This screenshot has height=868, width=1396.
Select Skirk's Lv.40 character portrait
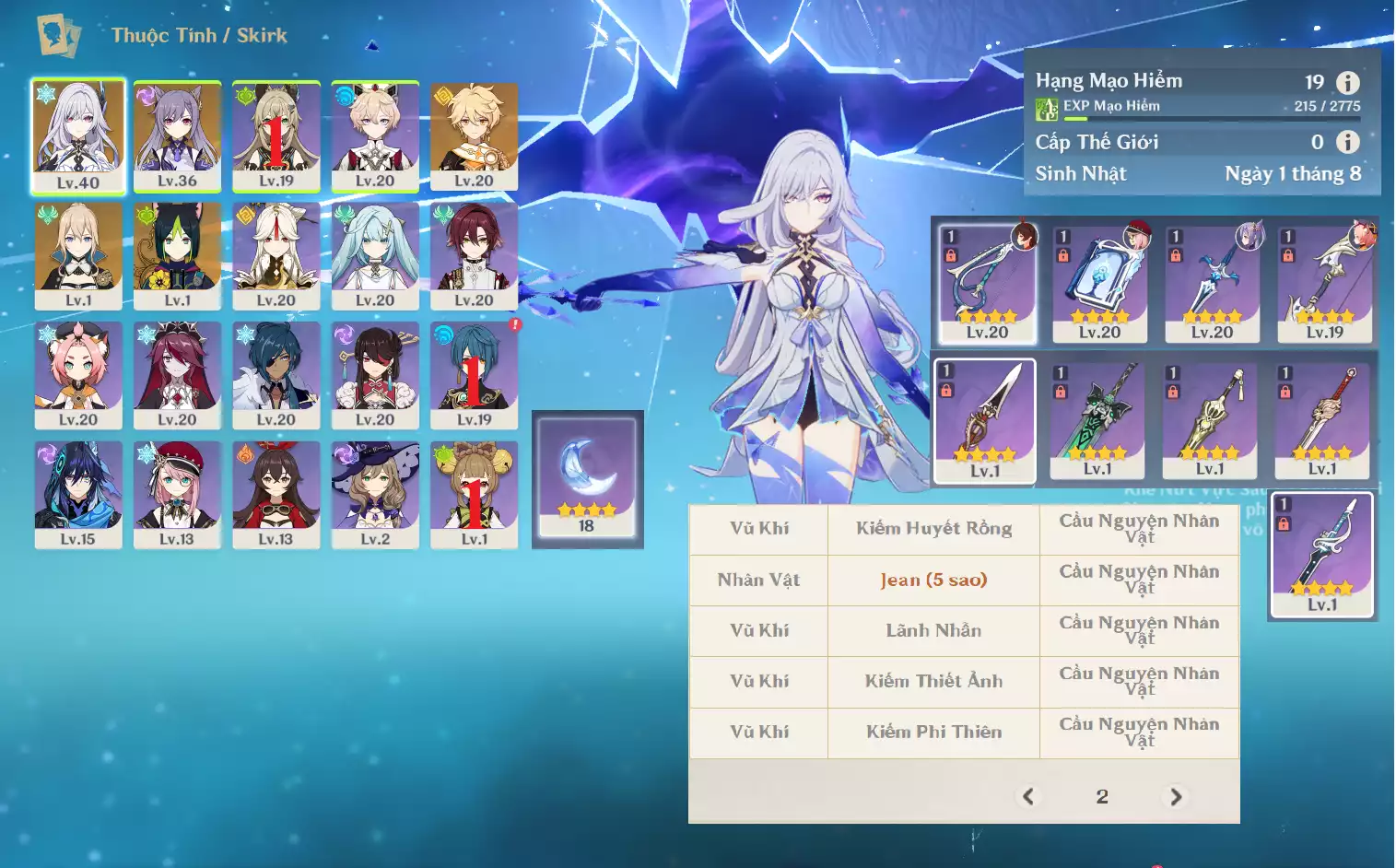[x=78, y=135]
